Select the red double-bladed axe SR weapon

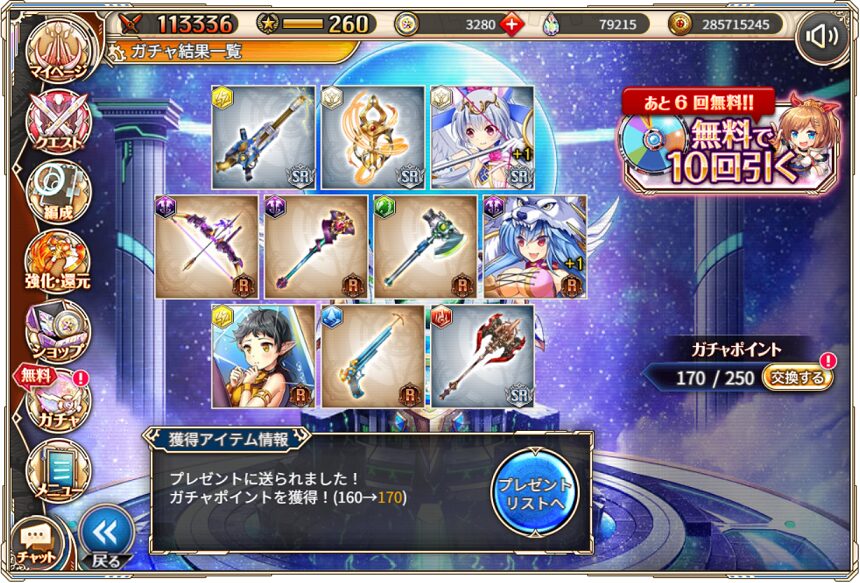coord(481,356)
